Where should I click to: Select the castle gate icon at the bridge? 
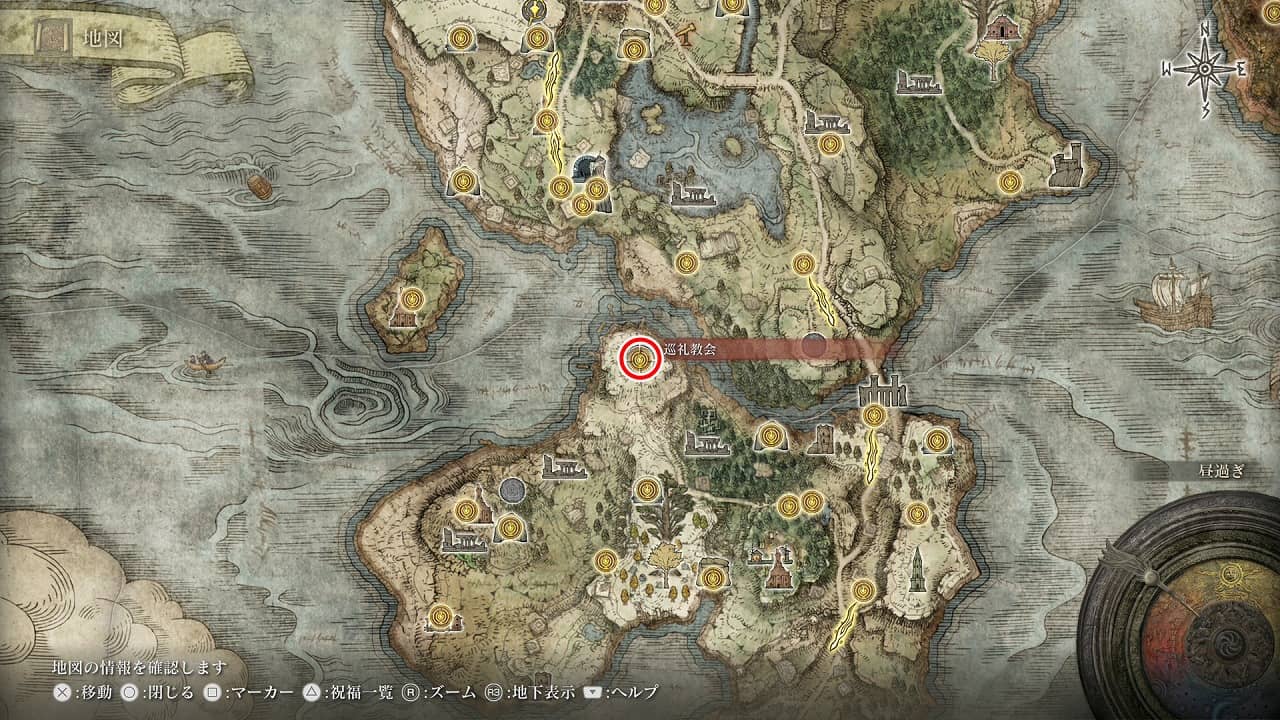[x=883, y=390]
